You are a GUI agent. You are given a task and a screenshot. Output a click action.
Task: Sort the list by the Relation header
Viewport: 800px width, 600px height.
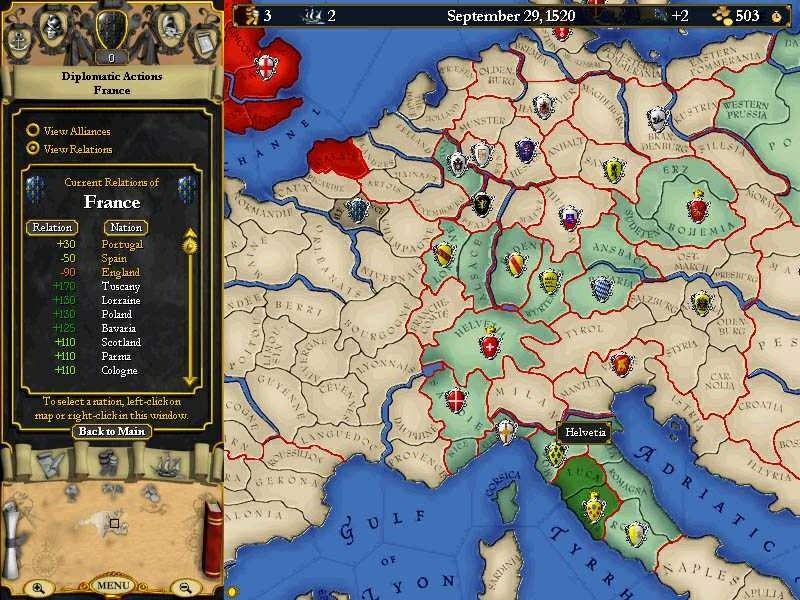coord(52,227)
